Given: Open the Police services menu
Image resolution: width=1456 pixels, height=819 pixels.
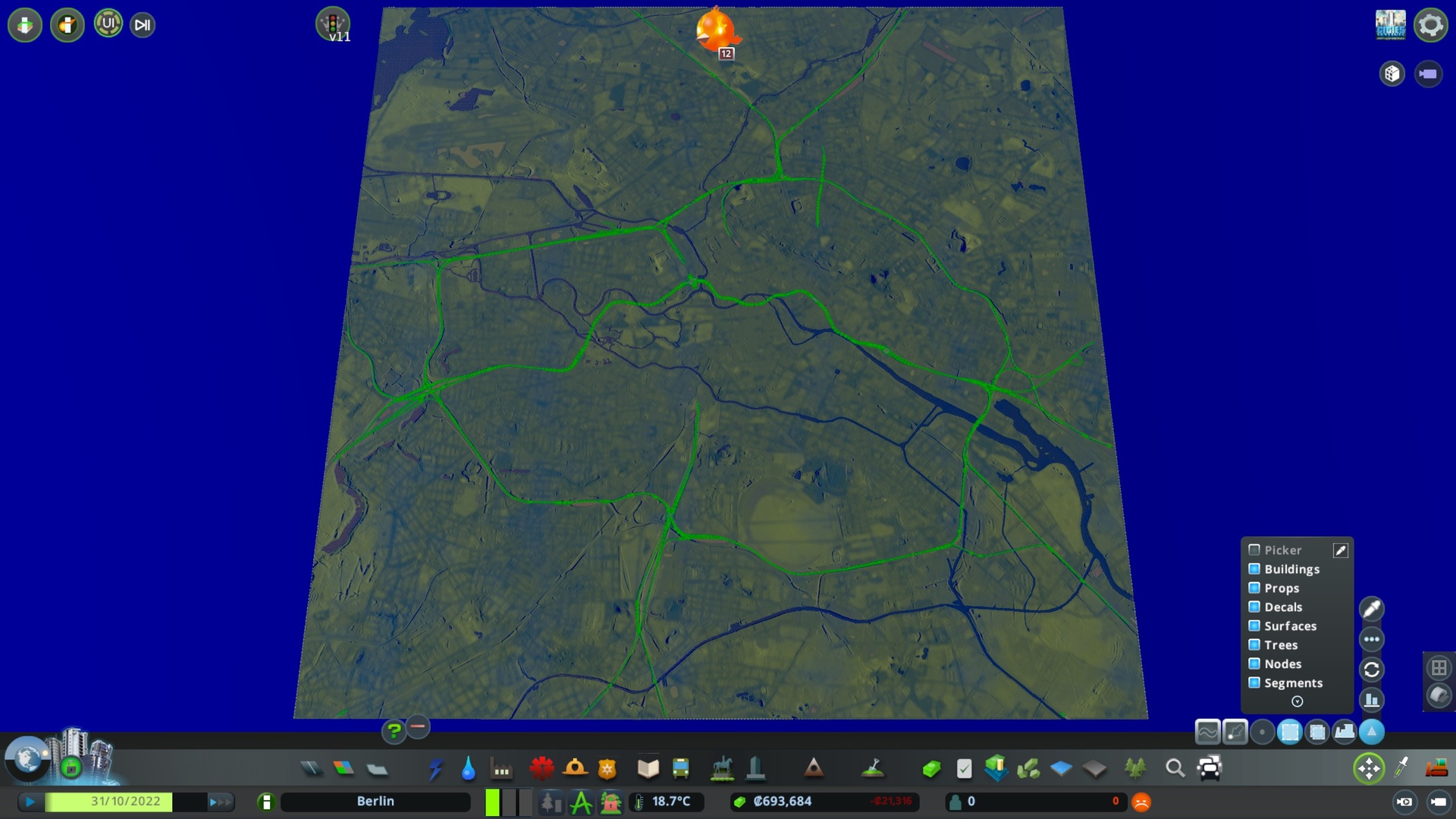Looking at the screenshot, I should tap(607, 768).
